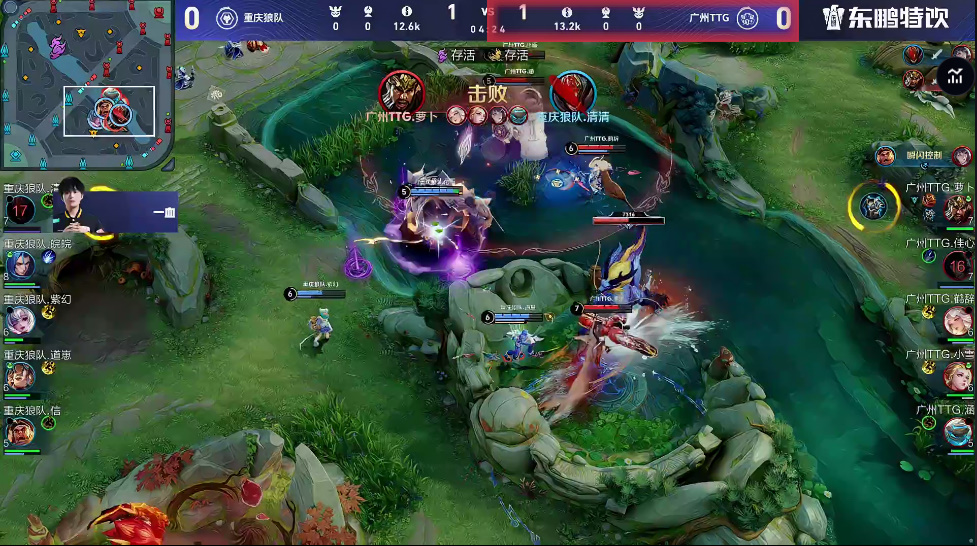Click the yellow-ringed skill cooldown icon
The width and height of the screenshot is (977, 546).
click(x=873, y=206)
